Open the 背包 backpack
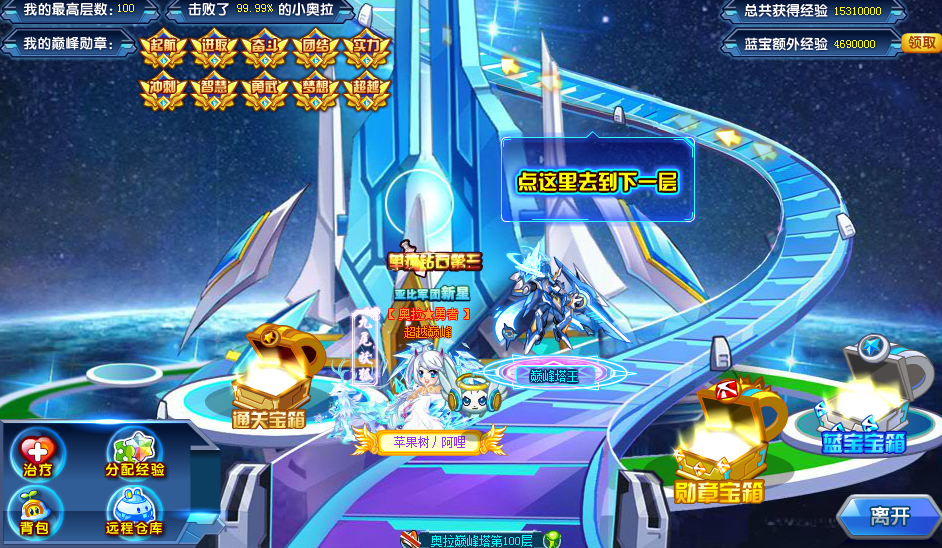The width and height of the screenshot is (942, 548). [x=38, y=510]
